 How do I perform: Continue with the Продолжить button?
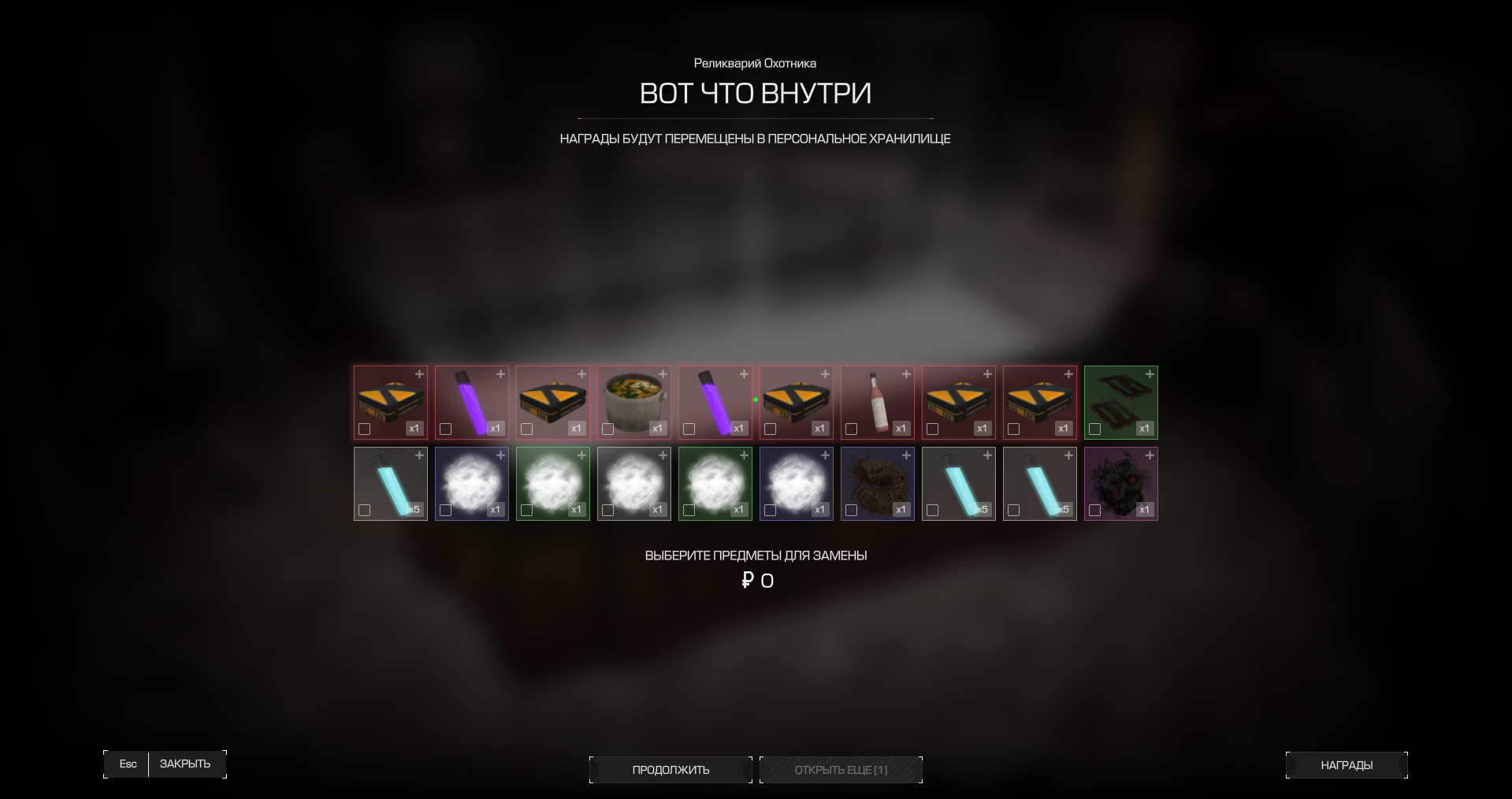point(671,770)
